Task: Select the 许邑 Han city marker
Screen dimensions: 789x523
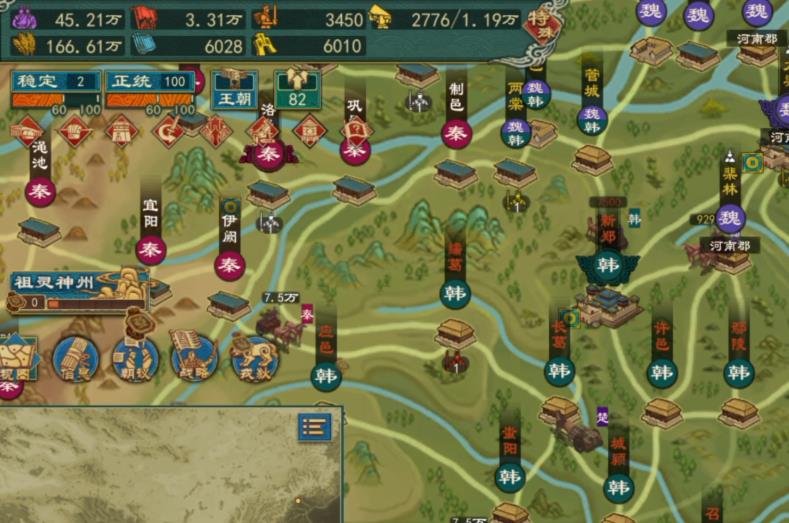Action: 661,373
